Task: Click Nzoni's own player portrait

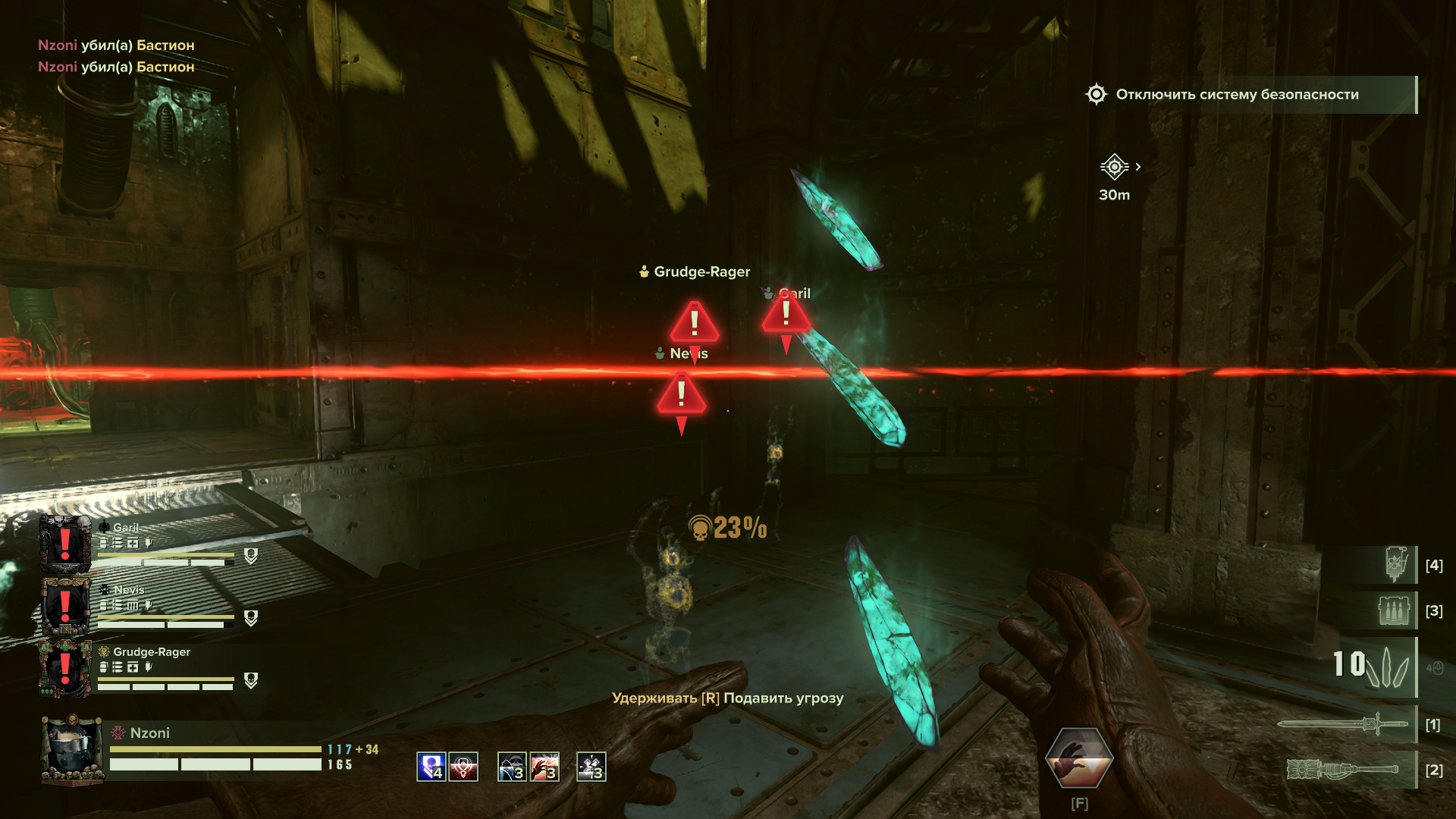Action: [x=72, y=749]
